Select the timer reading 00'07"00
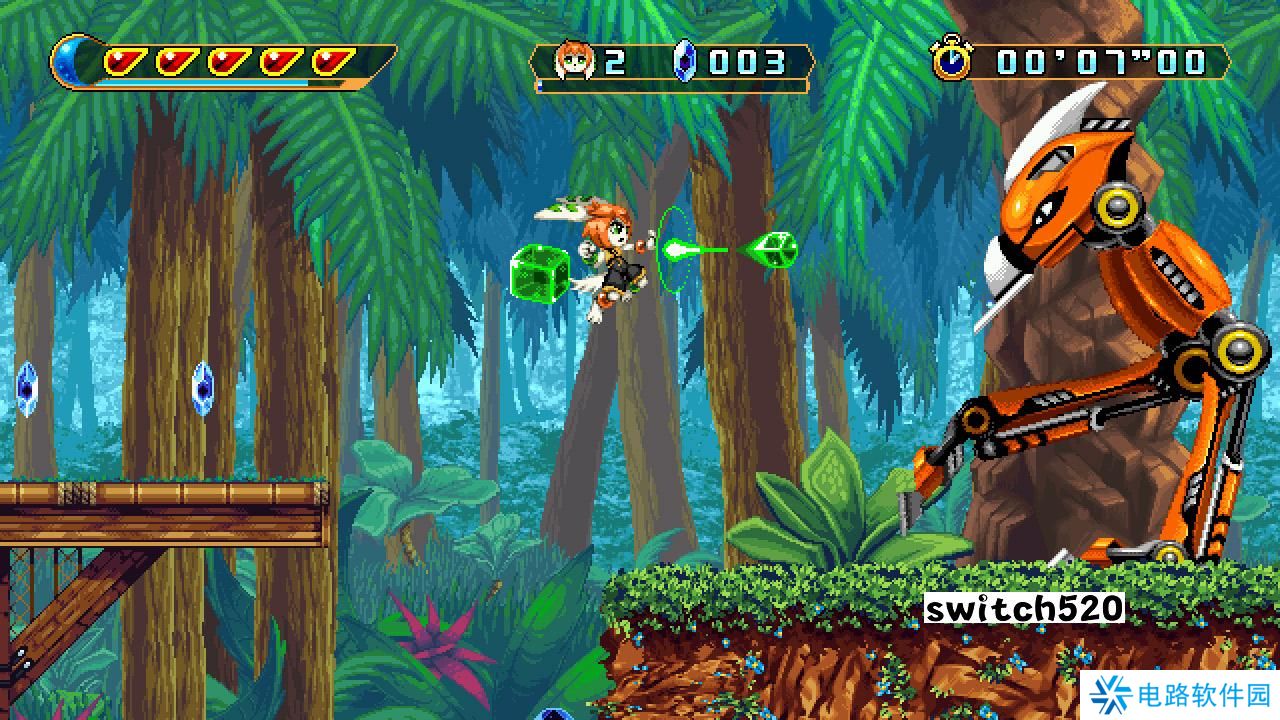This screenshot has height=720, width=1280. pos(1098,62)
